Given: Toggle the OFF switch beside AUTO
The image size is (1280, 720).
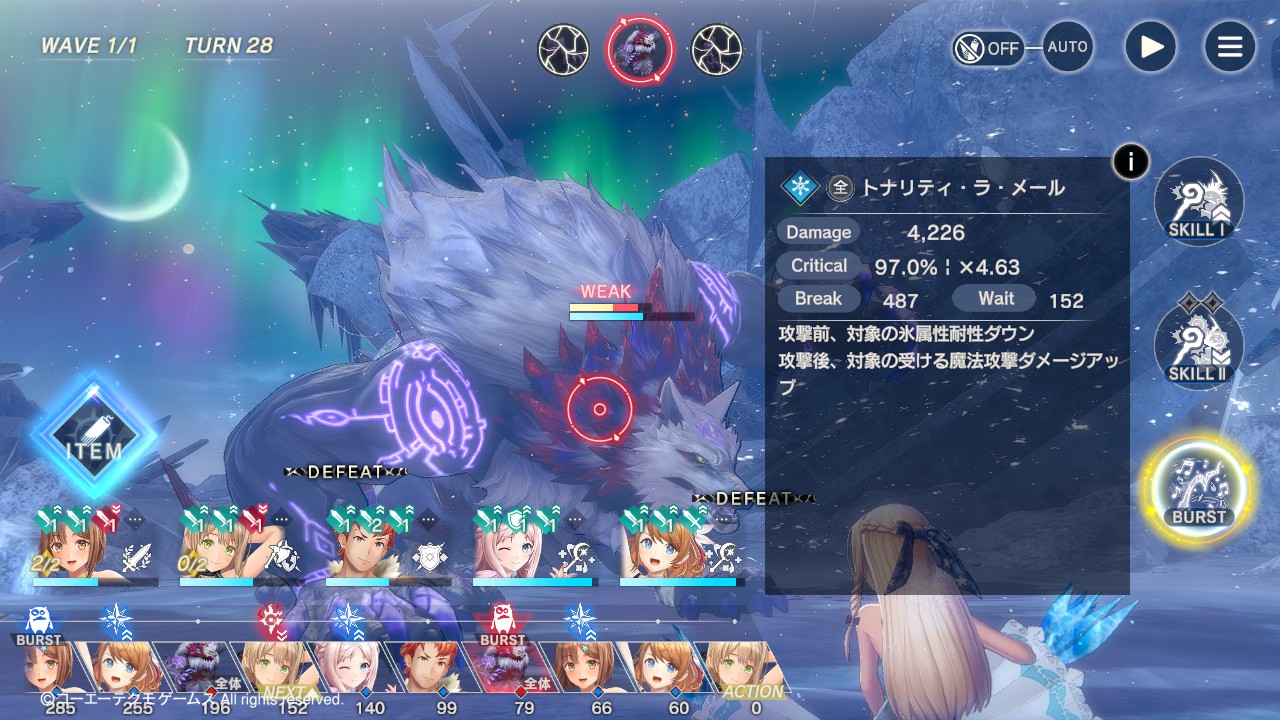Looking at the screenshot, I should click(x=988, y=48).
